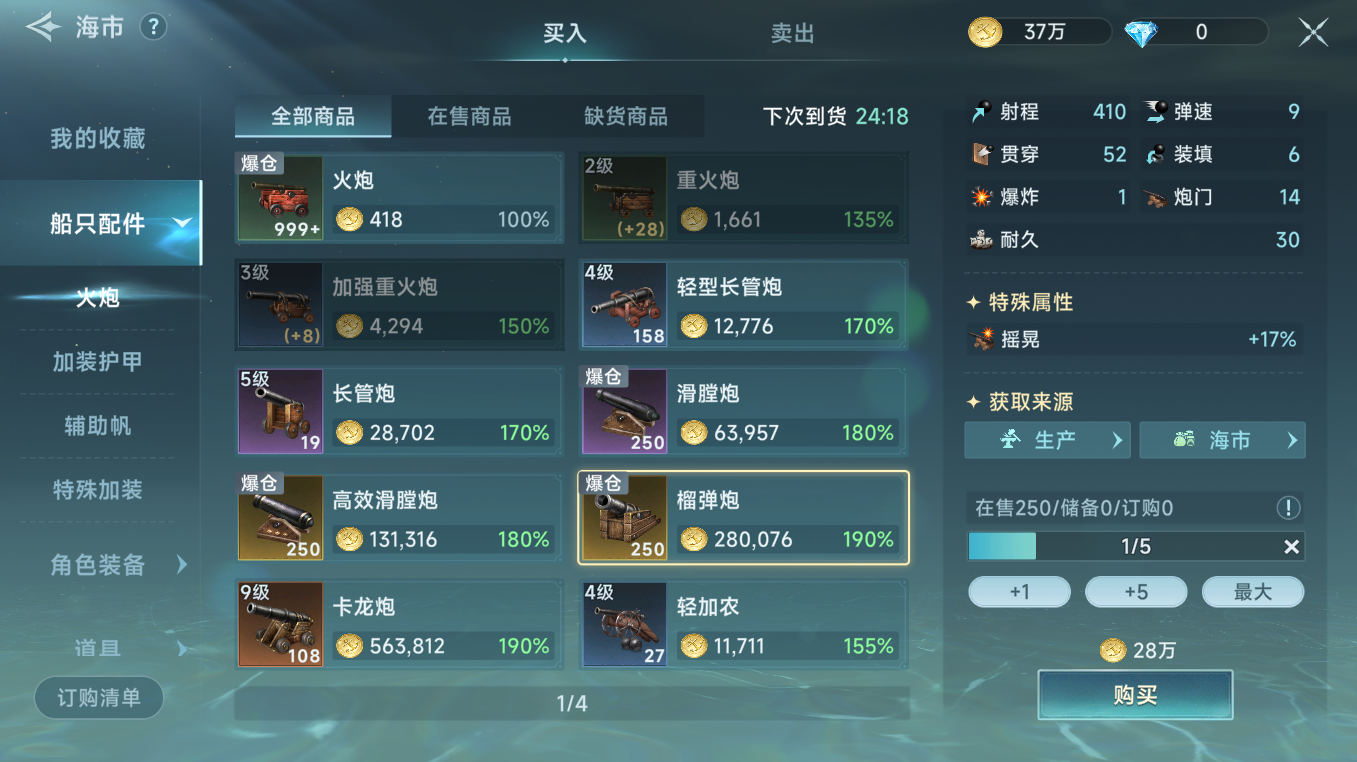Open the help question mark icon
This screenshot has width=1357, height=762.
click(152, 27)
